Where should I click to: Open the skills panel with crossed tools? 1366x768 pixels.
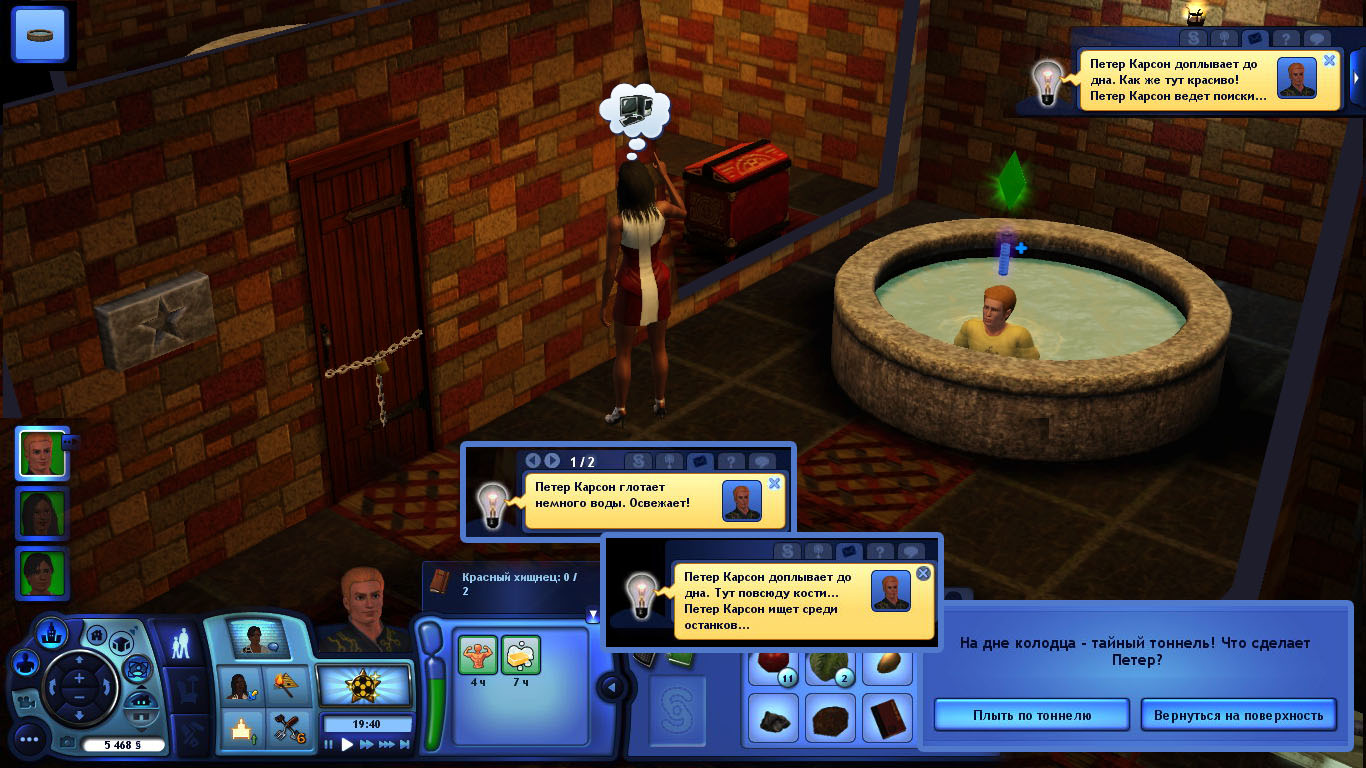pyautogui.click(x=290, y=729)
